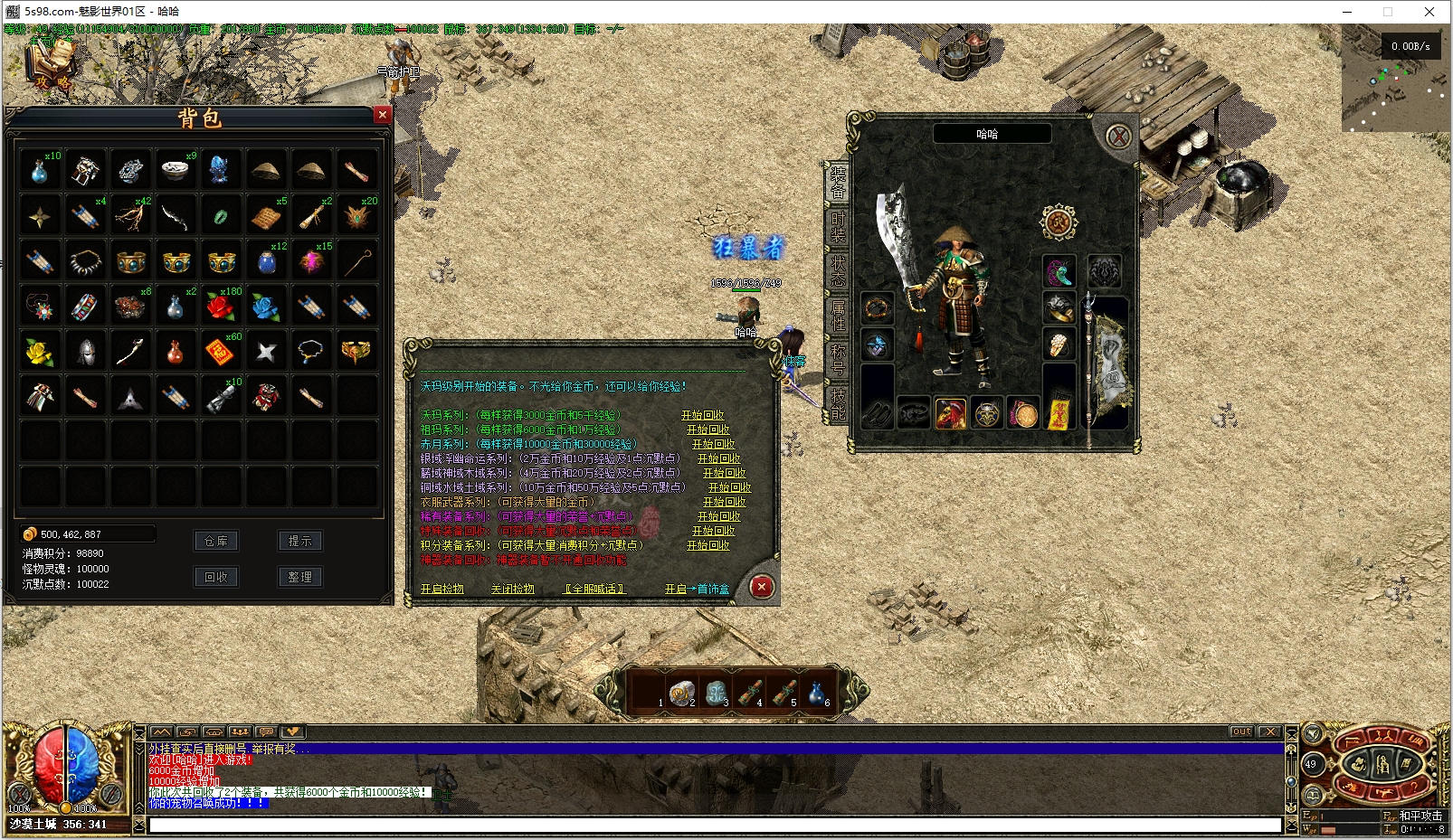The width and height of the screenshot is (1453, 840).
Task: Switch to the 时装 fashion tab
Action: tap(838, 225)
